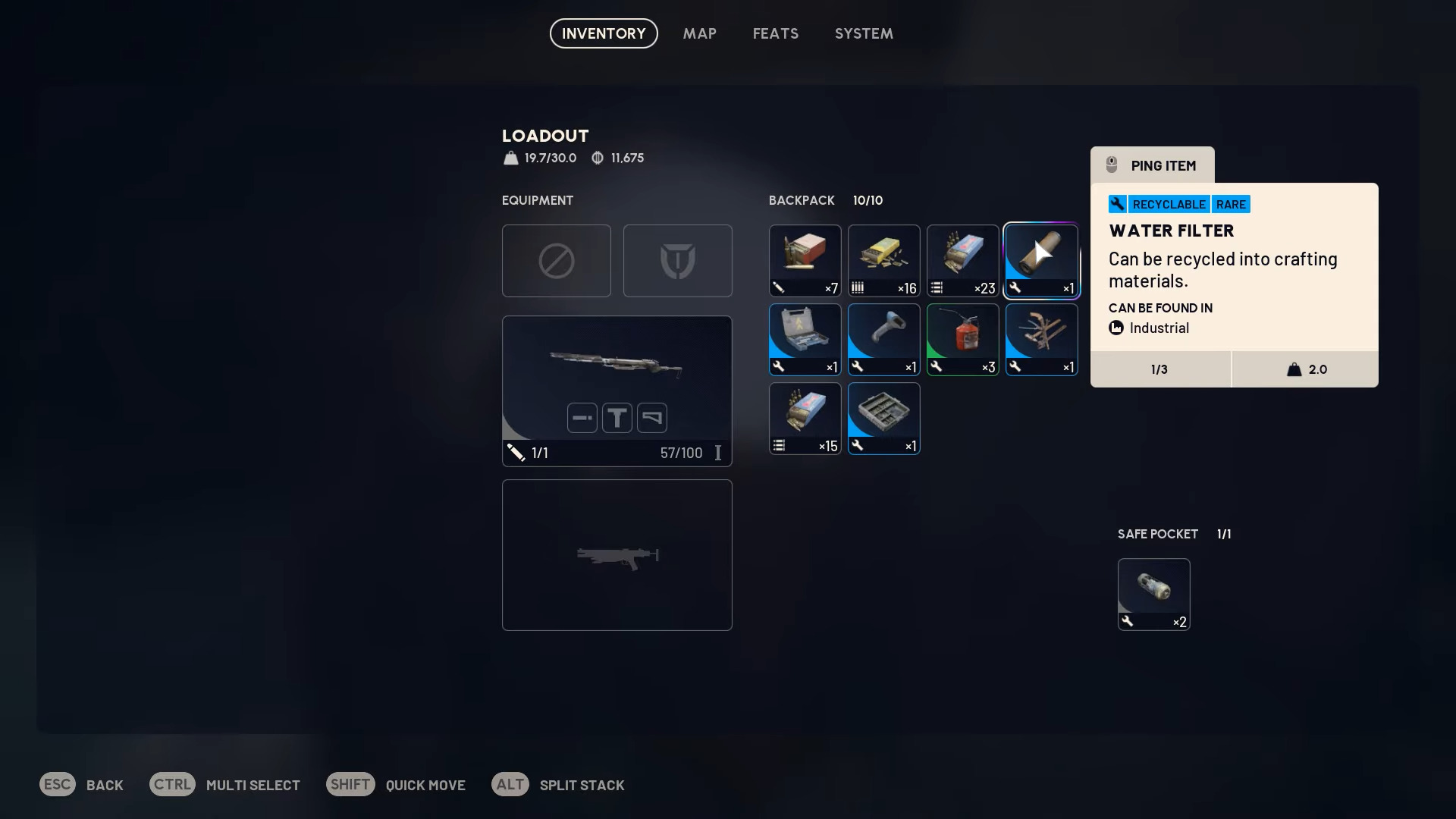Click the bullet ammo icon on the 57/100 rifle bar

[516, 453]
